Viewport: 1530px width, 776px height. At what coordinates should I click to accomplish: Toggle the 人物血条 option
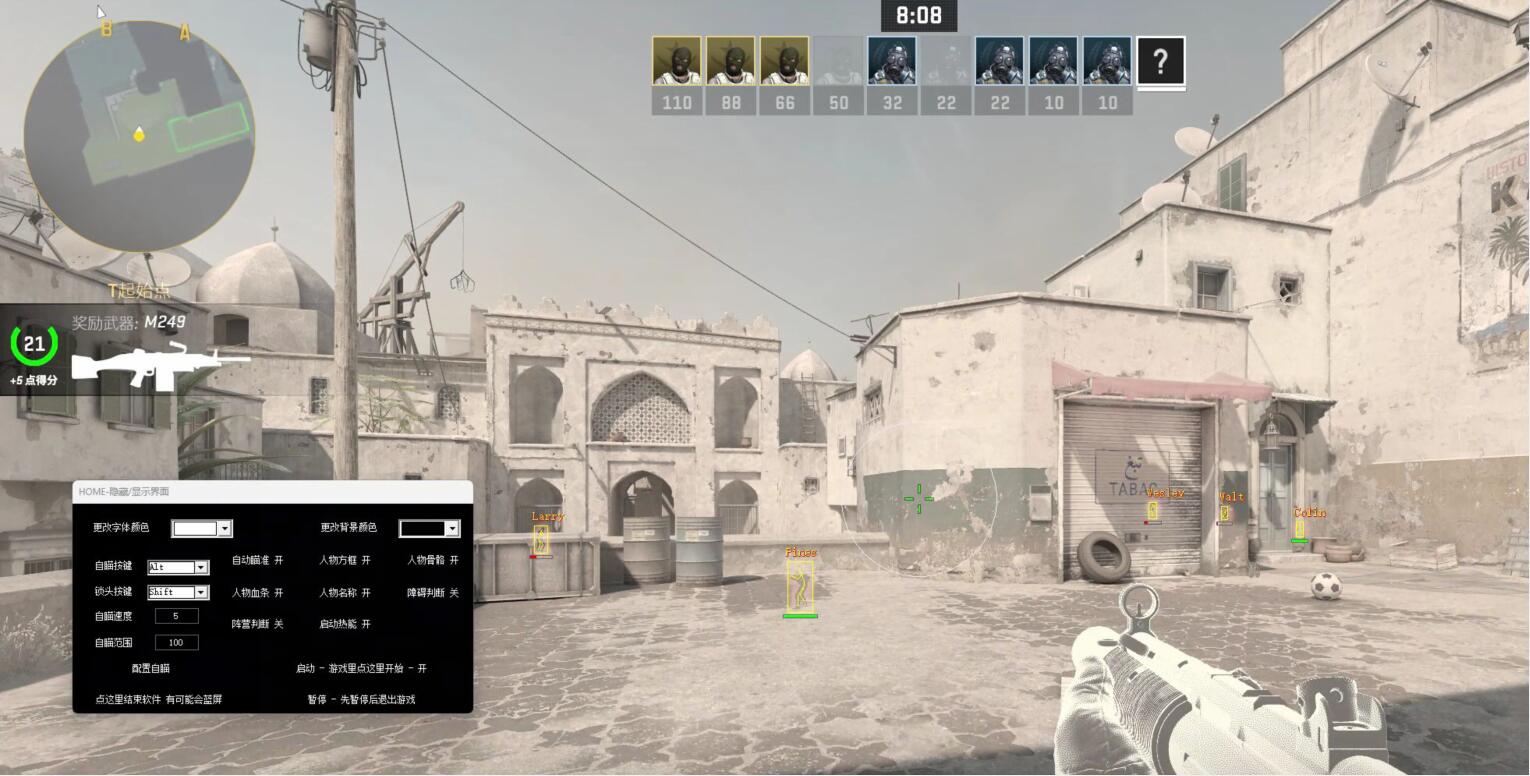click(x=257, y=593)
